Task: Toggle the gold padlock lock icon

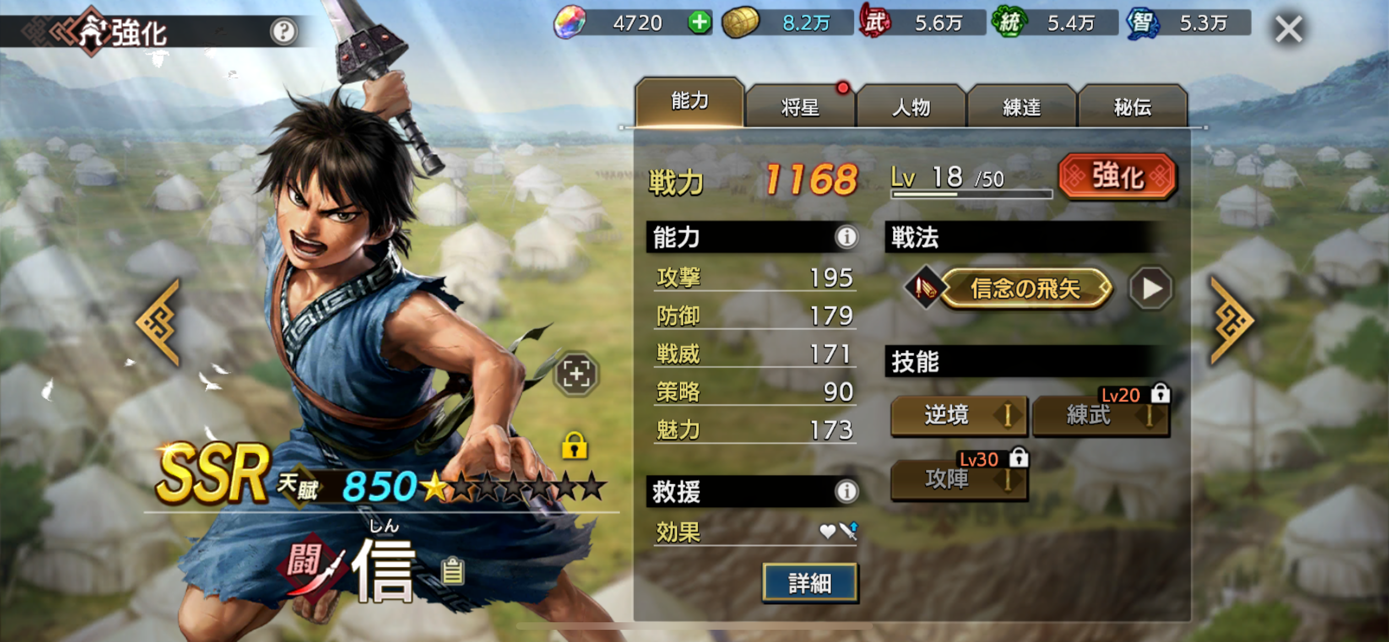Action: [574, 445]
